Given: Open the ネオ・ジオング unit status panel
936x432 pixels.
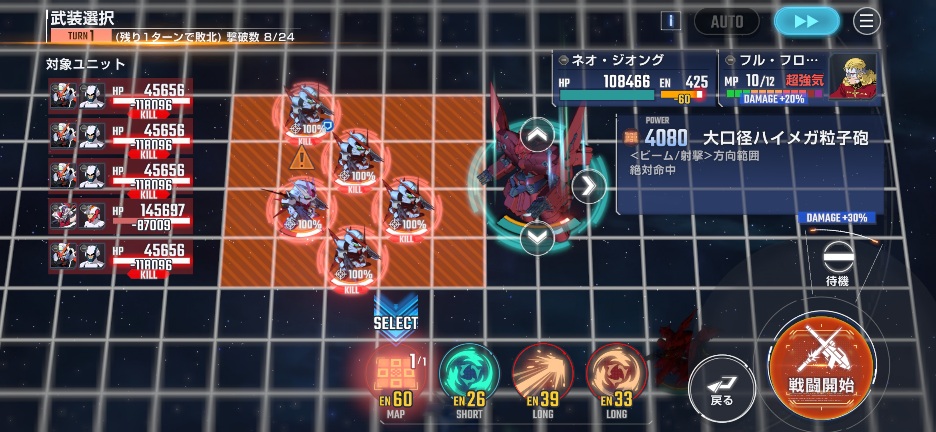Looking at the screenshot, I should [x=635, y=78].
